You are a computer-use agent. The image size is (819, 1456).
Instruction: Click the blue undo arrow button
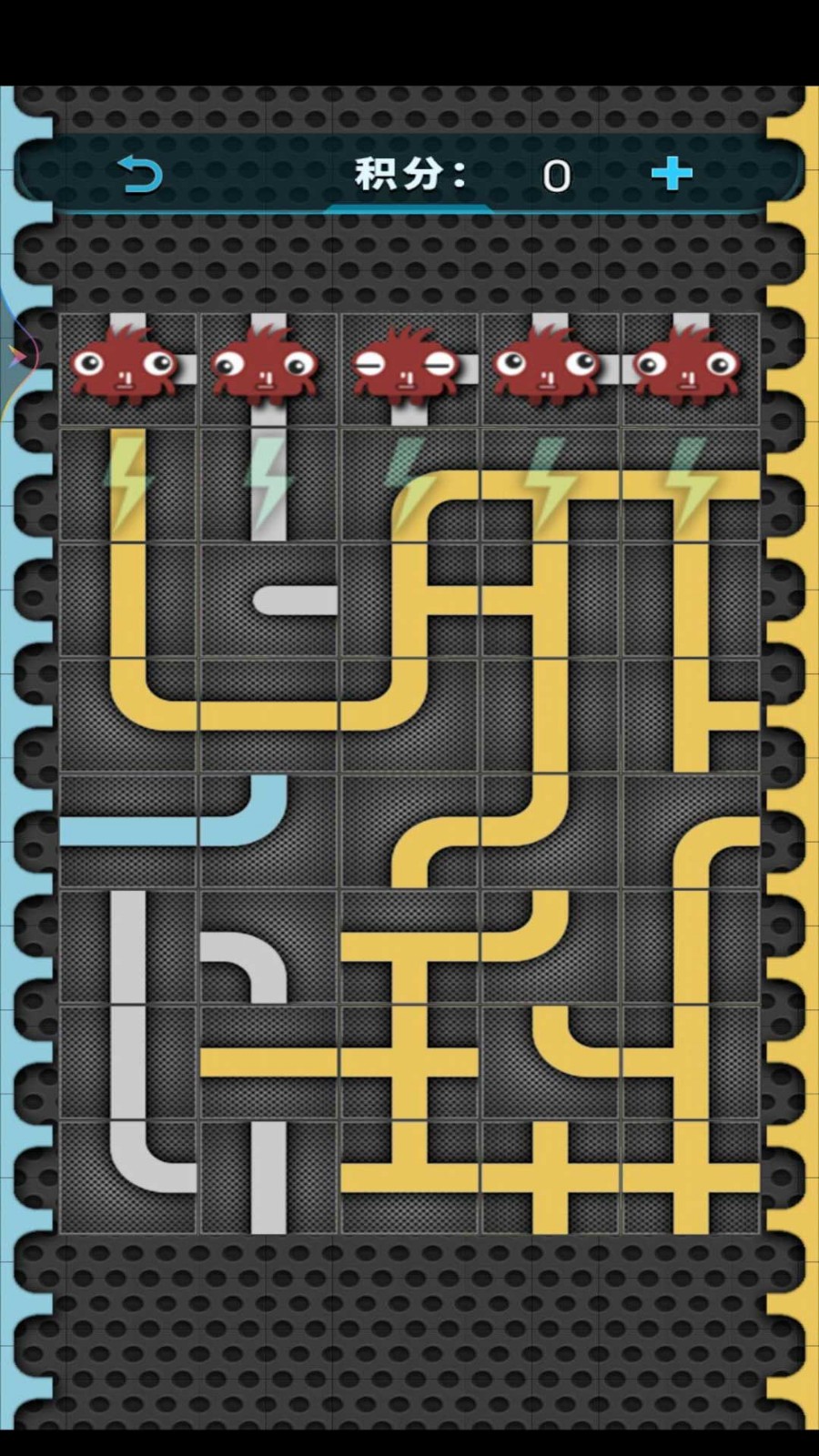(140, 174)
